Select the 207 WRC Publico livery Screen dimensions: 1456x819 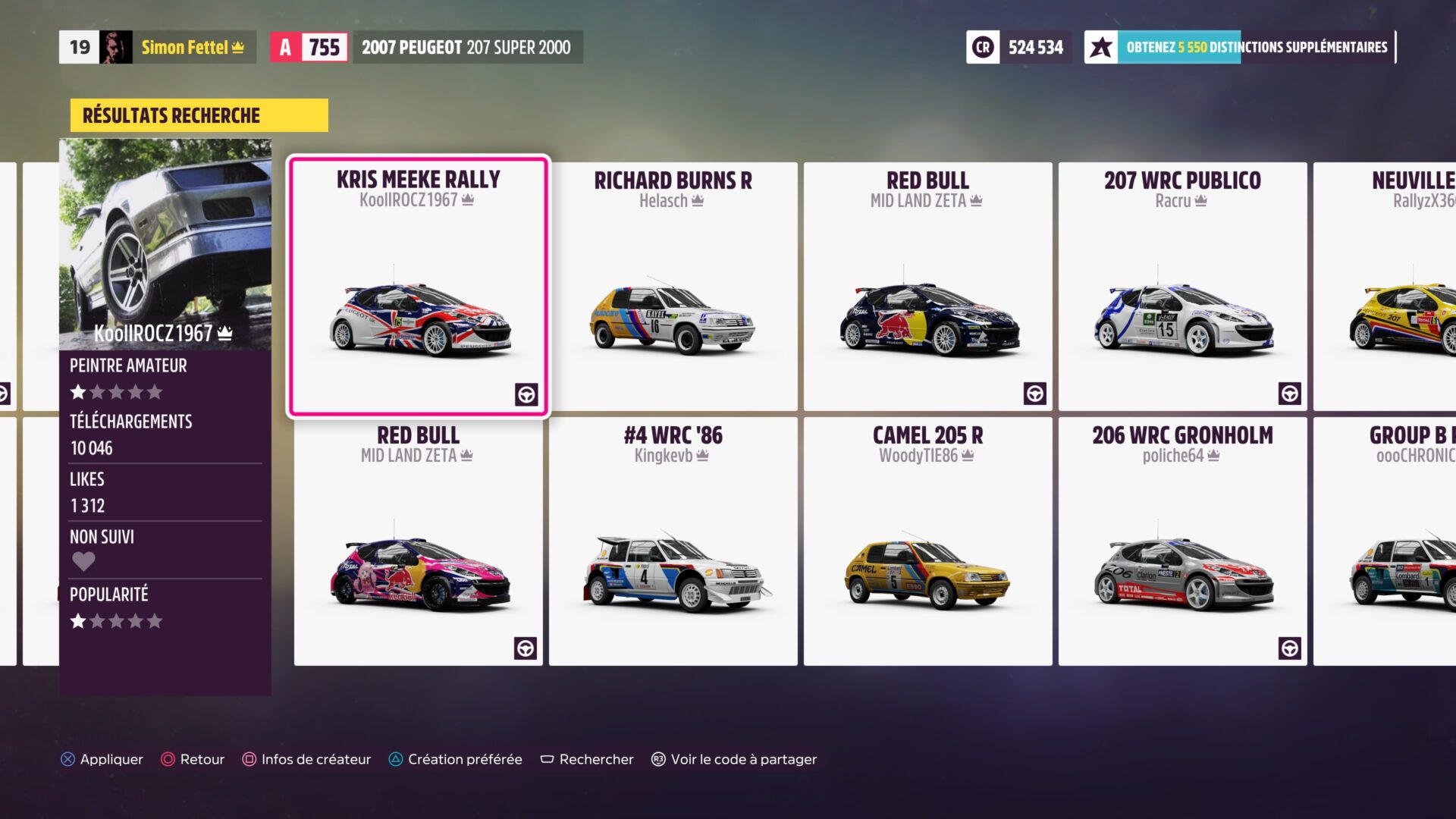coord(1182,287)
